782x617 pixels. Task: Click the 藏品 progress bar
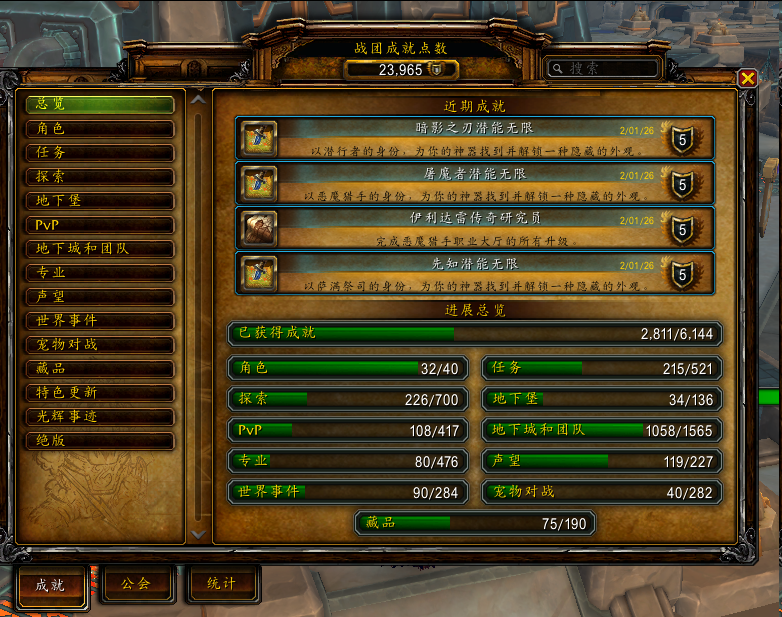pyautogui.click(x=475, y=523)
